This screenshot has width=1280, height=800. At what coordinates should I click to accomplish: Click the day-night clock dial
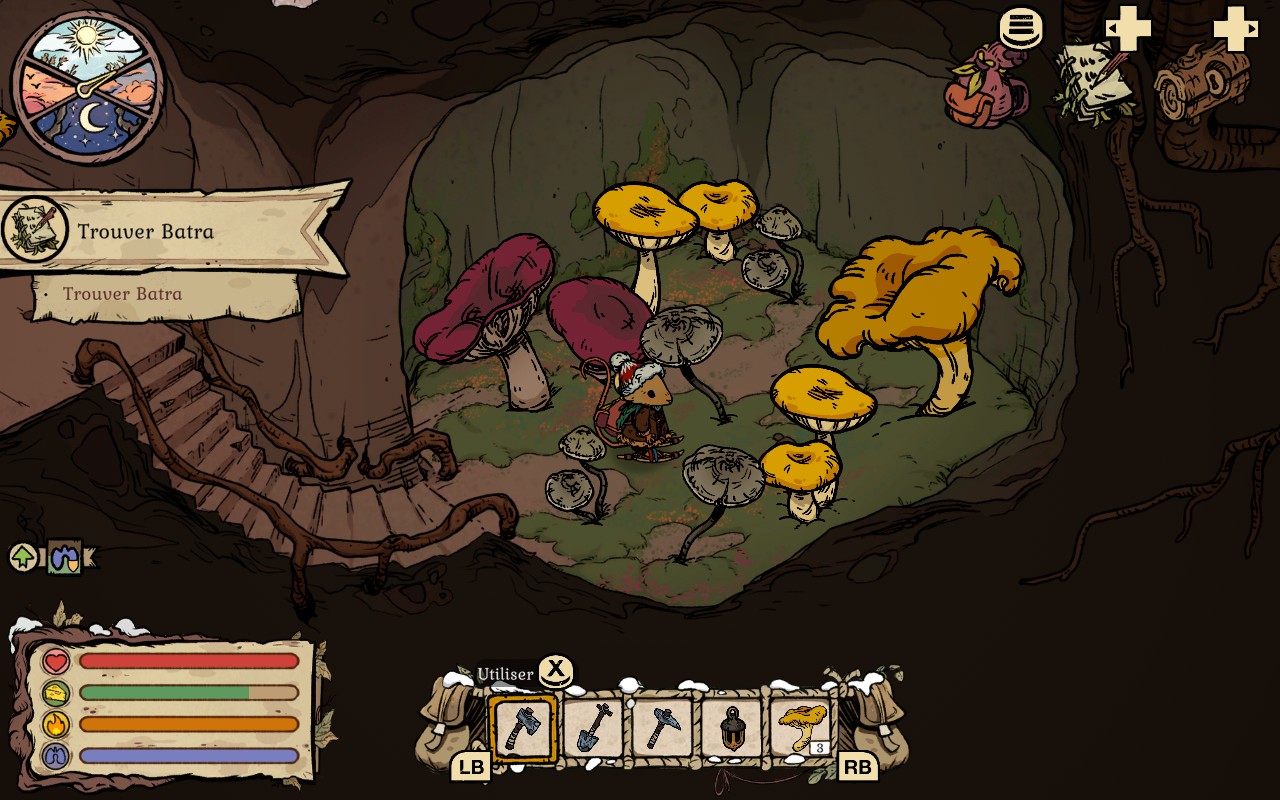(88, 86)
